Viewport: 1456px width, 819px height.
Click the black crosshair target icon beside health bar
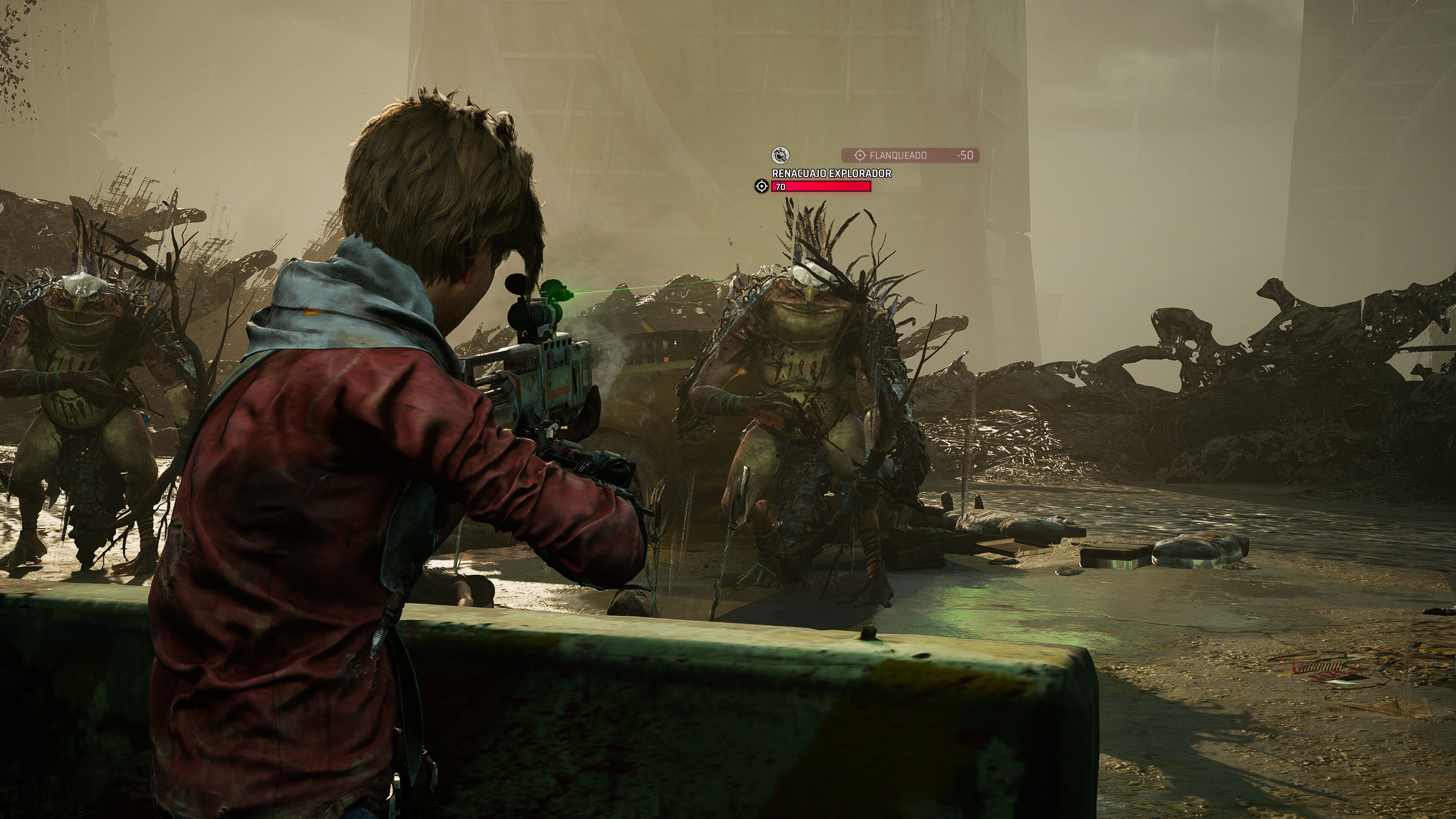pos(761,187)
